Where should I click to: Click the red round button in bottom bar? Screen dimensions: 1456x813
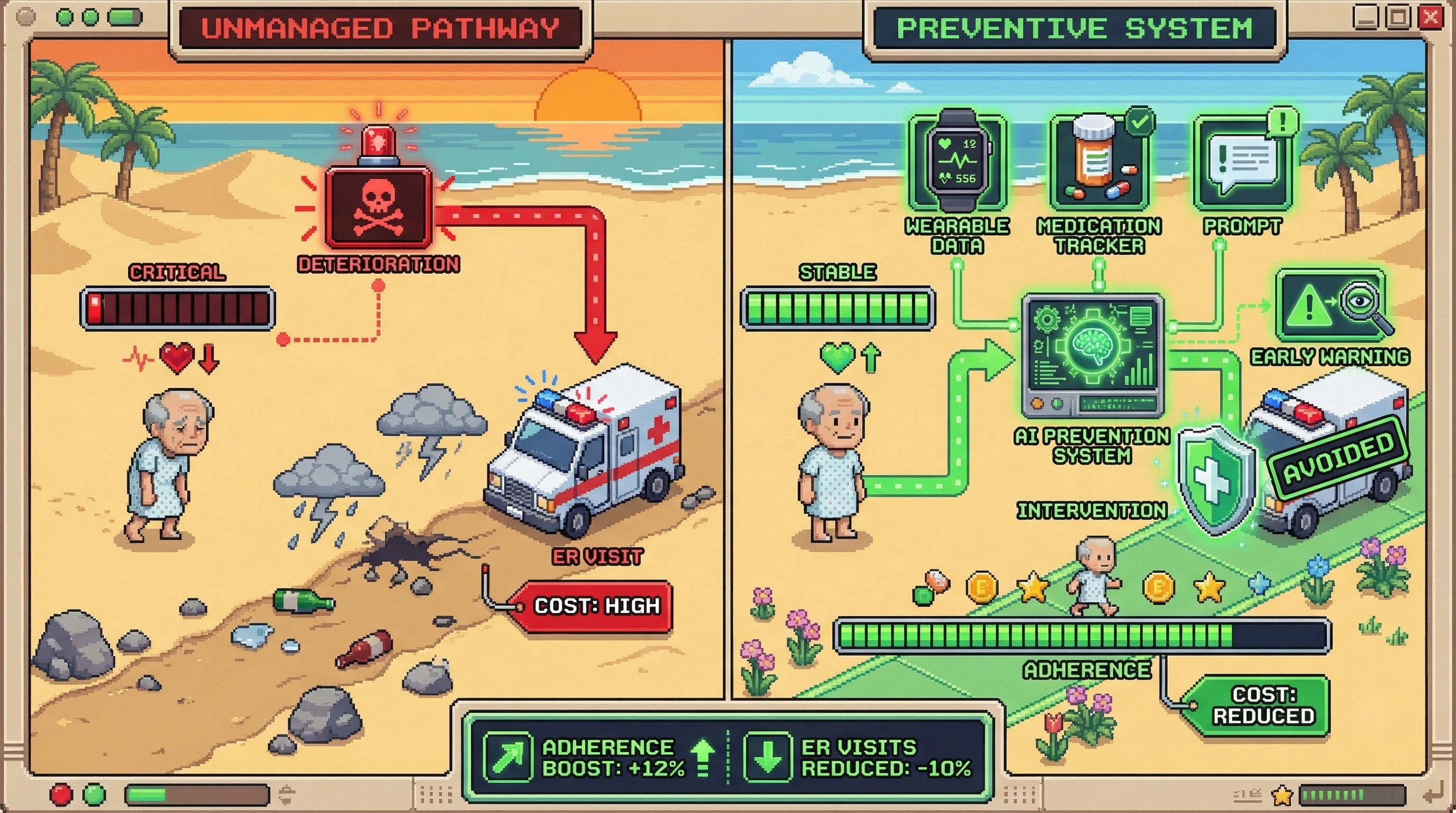coord(61,794)
